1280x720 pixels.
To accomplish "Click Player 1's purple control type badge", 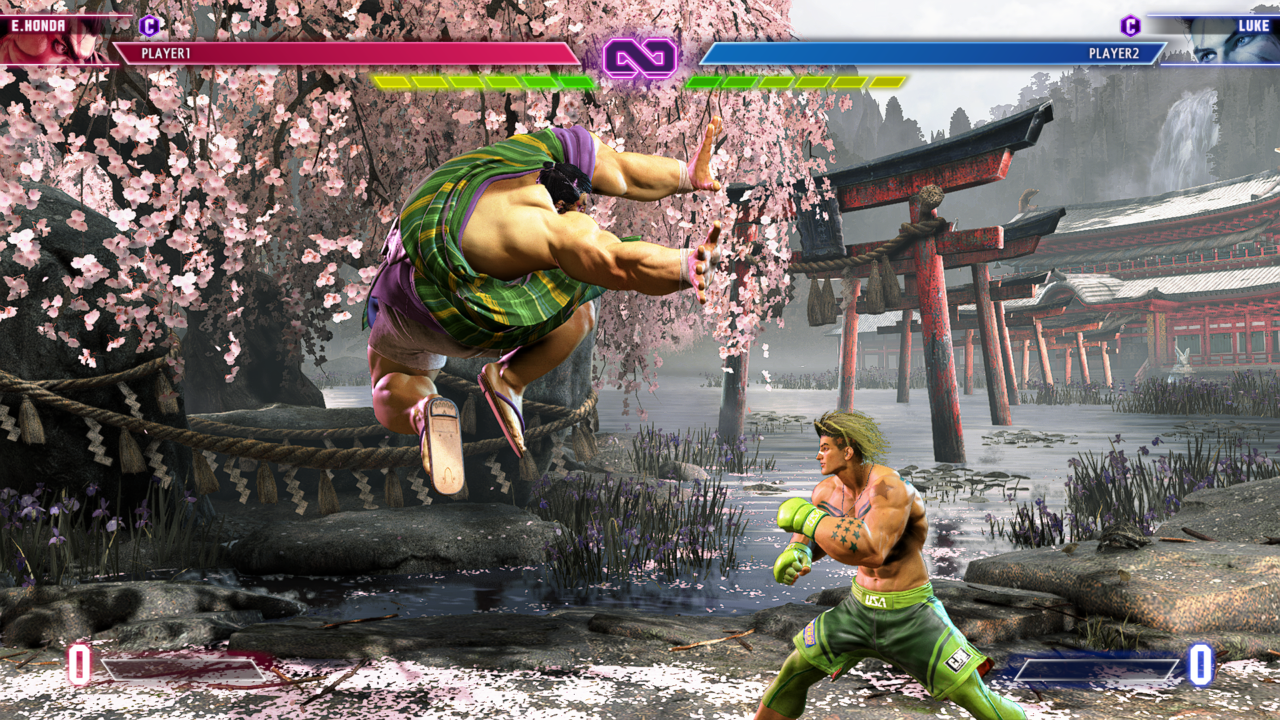I will (149, 26).
